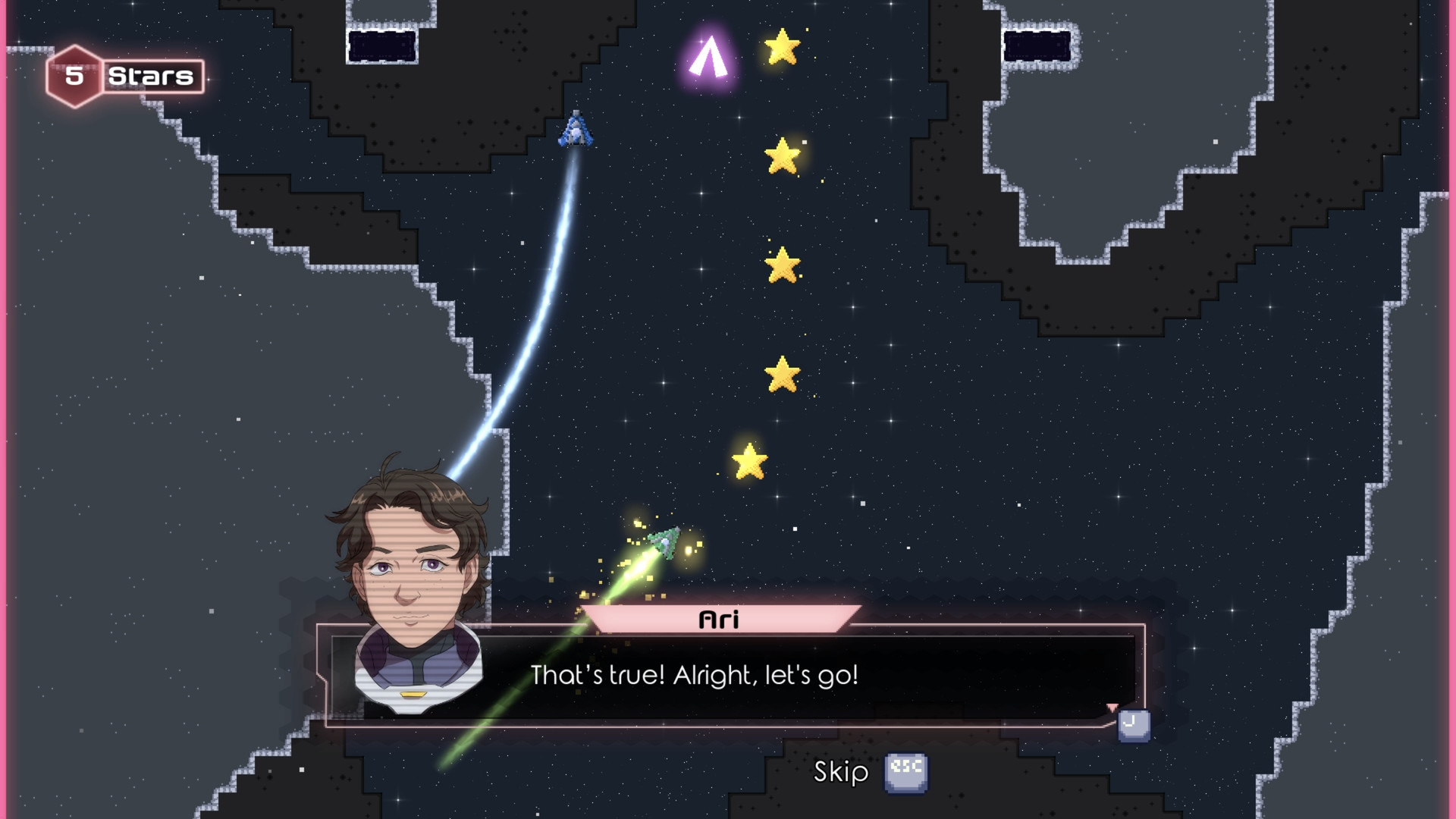
Task: Click the number 5 inside the Stars badge
Action: (x=76, y=74)
